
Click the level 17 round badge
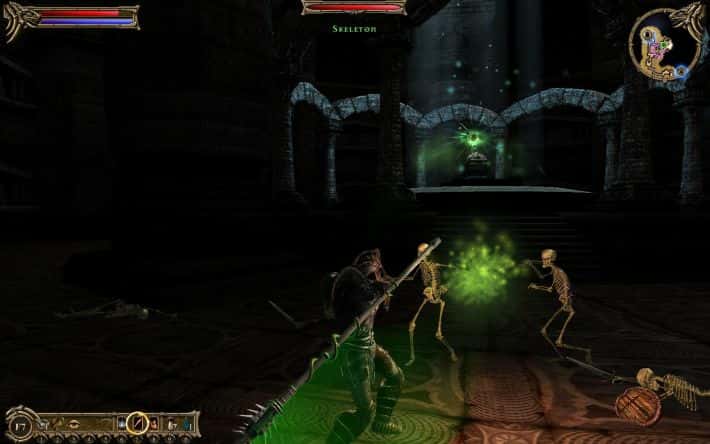[21, 425]
